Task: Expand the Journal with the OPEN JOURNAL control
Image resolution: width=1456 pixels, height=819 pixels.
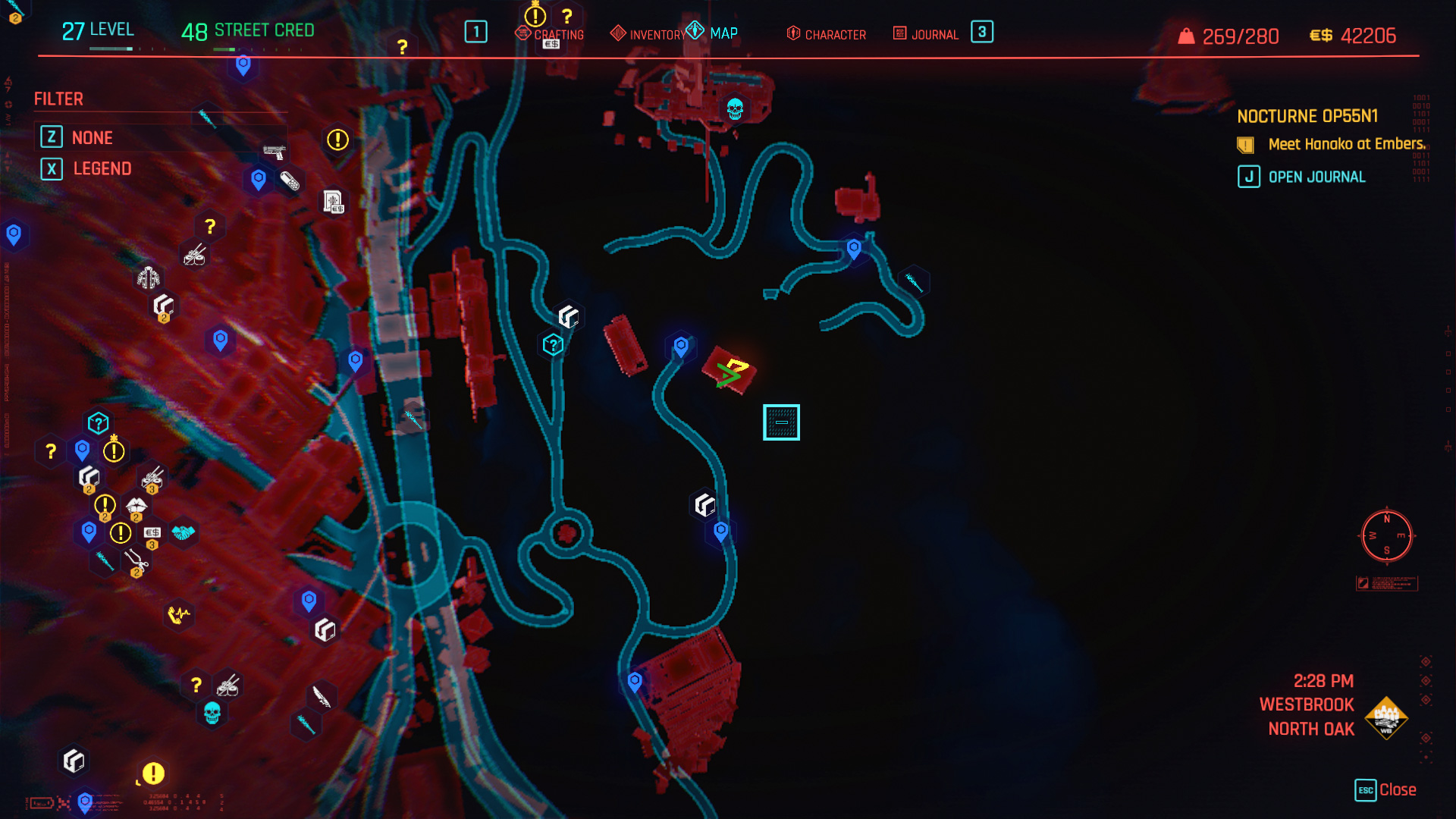Action: tap(1316, 177)
